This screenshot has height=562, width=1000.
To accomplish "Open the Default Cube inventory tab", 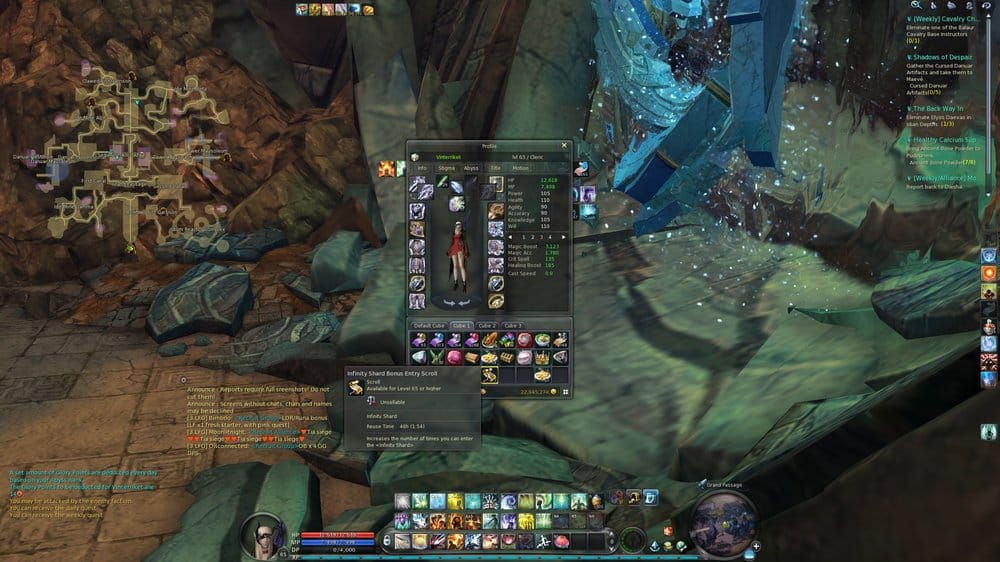I will coord(428,326).
